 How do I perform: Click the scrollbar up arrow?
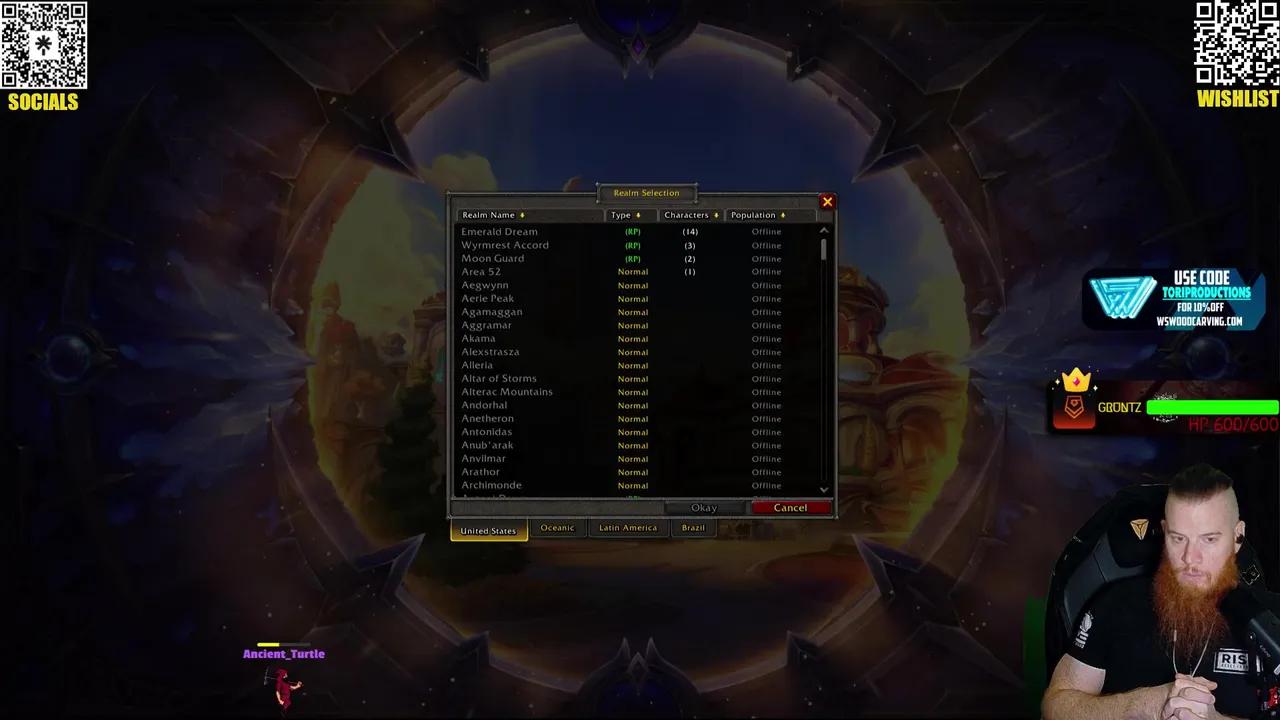[x=823, y=229]
